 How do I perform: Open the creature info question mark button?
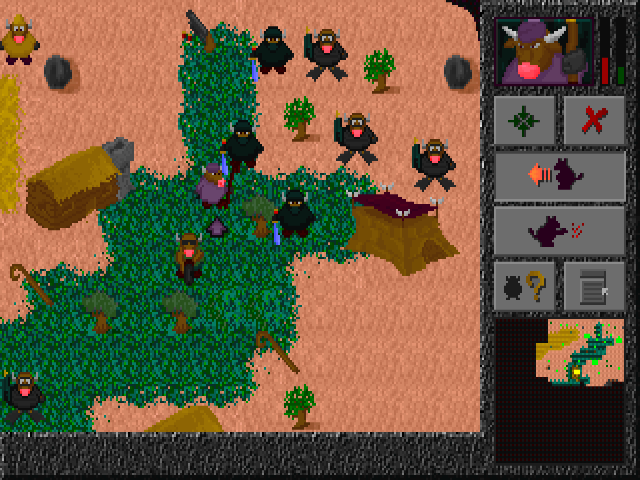tap(524, 287)
